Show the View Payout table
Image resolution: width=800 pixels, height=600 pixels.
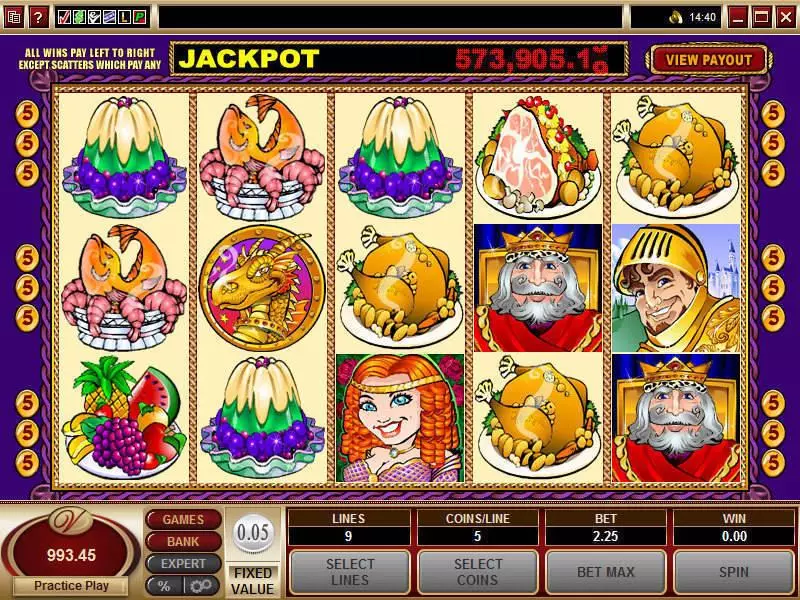click(x=709, y=59)
